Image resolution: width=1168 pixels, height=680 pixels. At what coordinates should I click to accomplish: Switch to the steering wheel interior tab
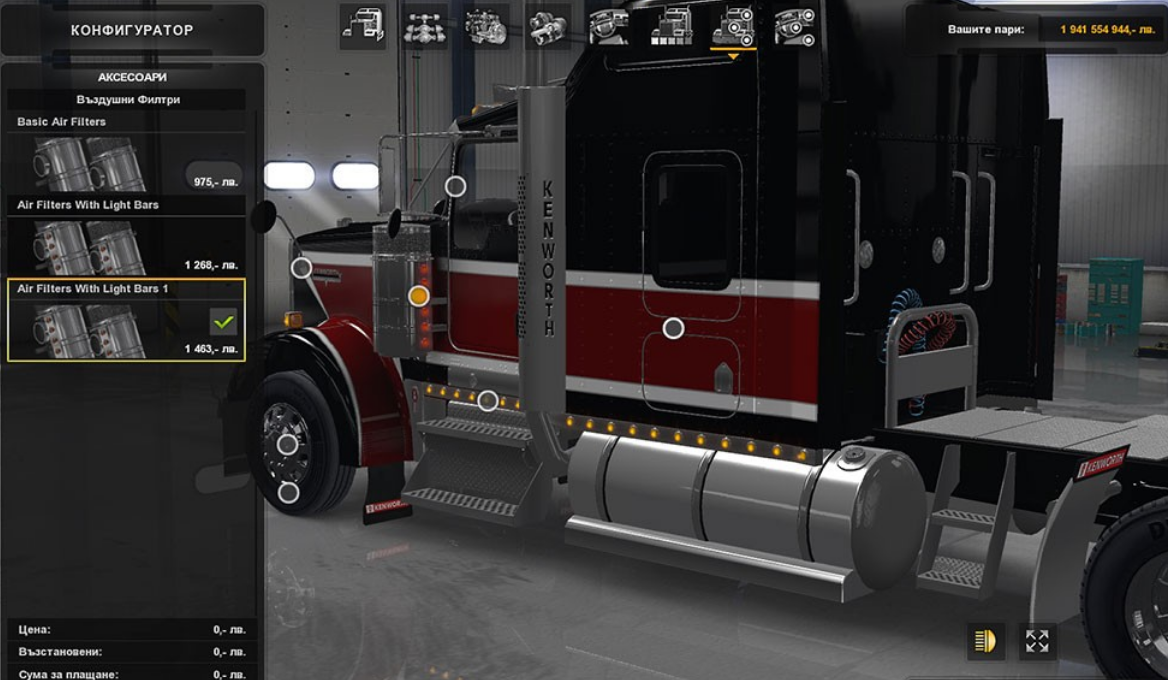[x=609, y=26]
